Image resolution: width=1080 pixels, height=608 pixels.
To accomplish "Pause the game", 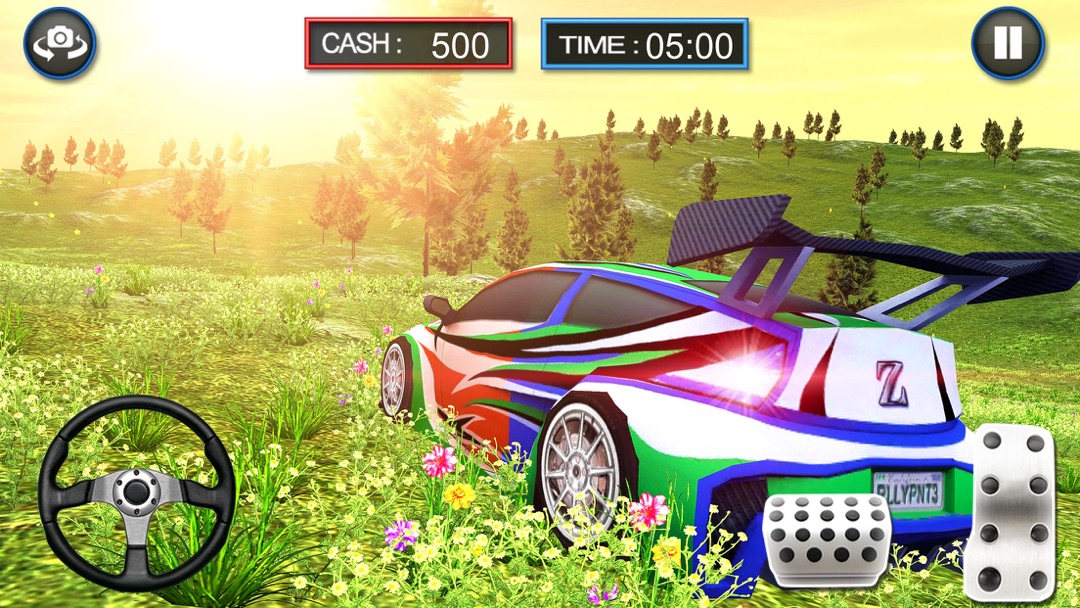I will point(1008,42).
